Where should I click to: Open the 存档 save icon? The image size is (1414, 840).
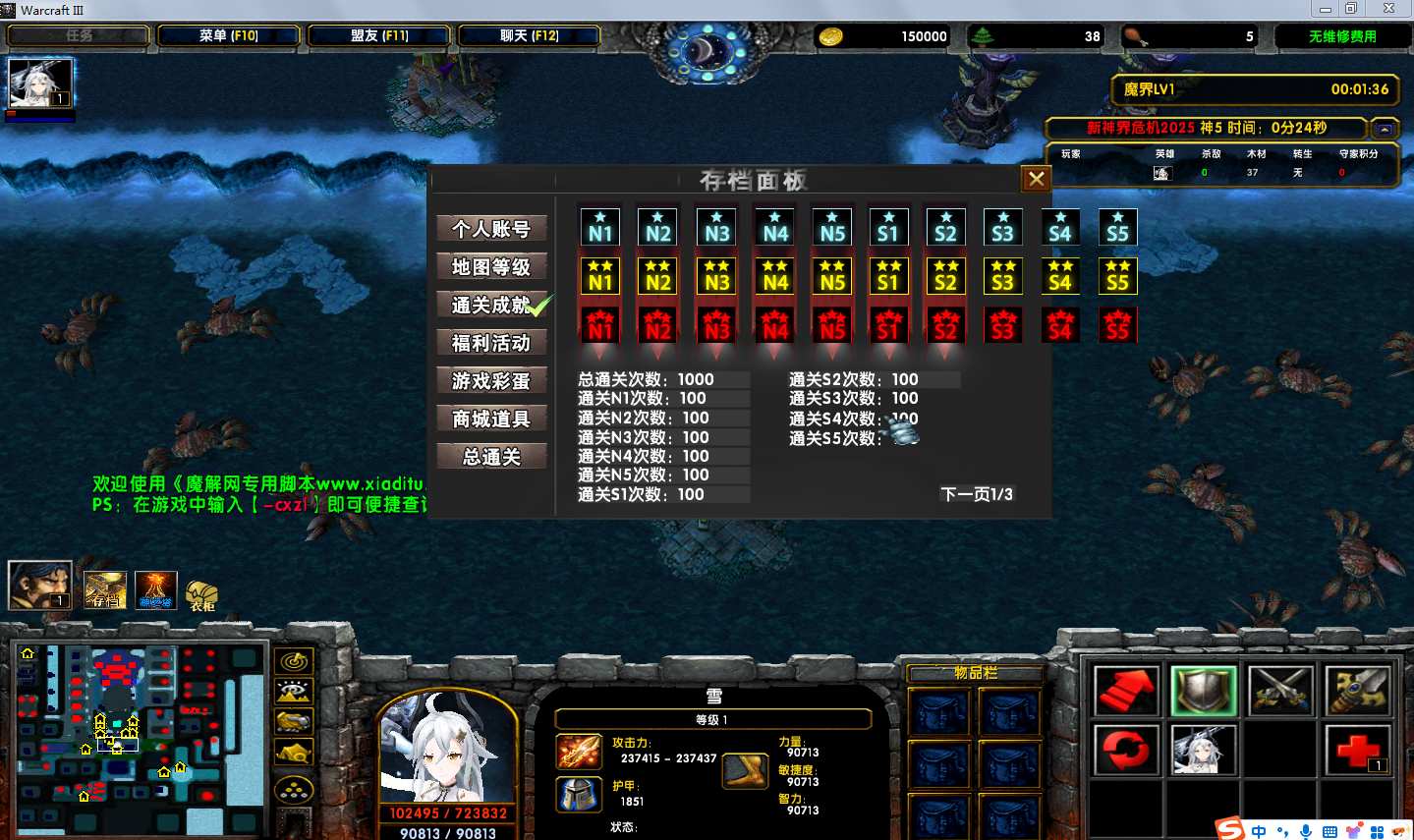pos(104,589)
